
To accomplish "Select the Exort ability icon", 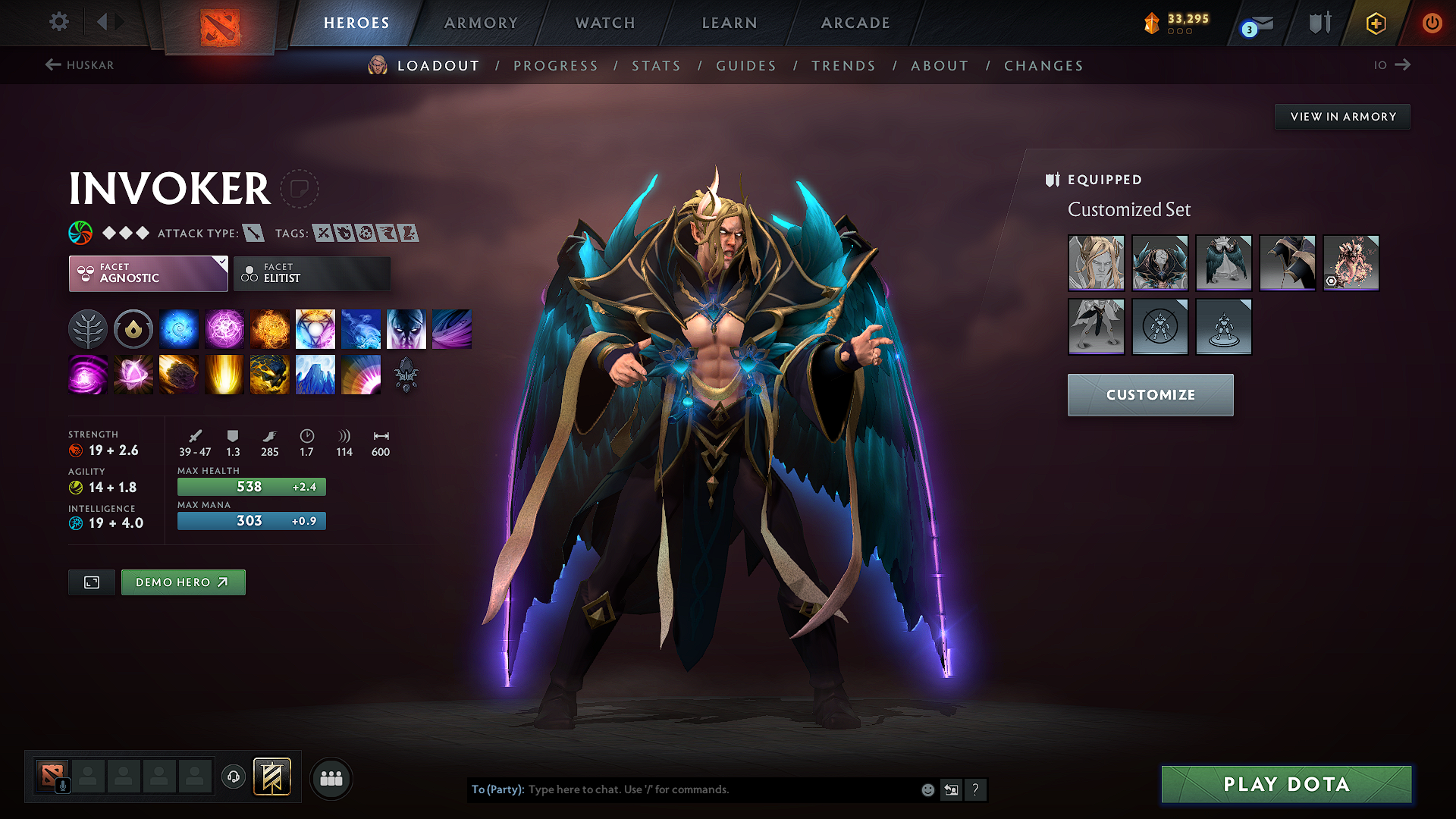I will [270, 328].
